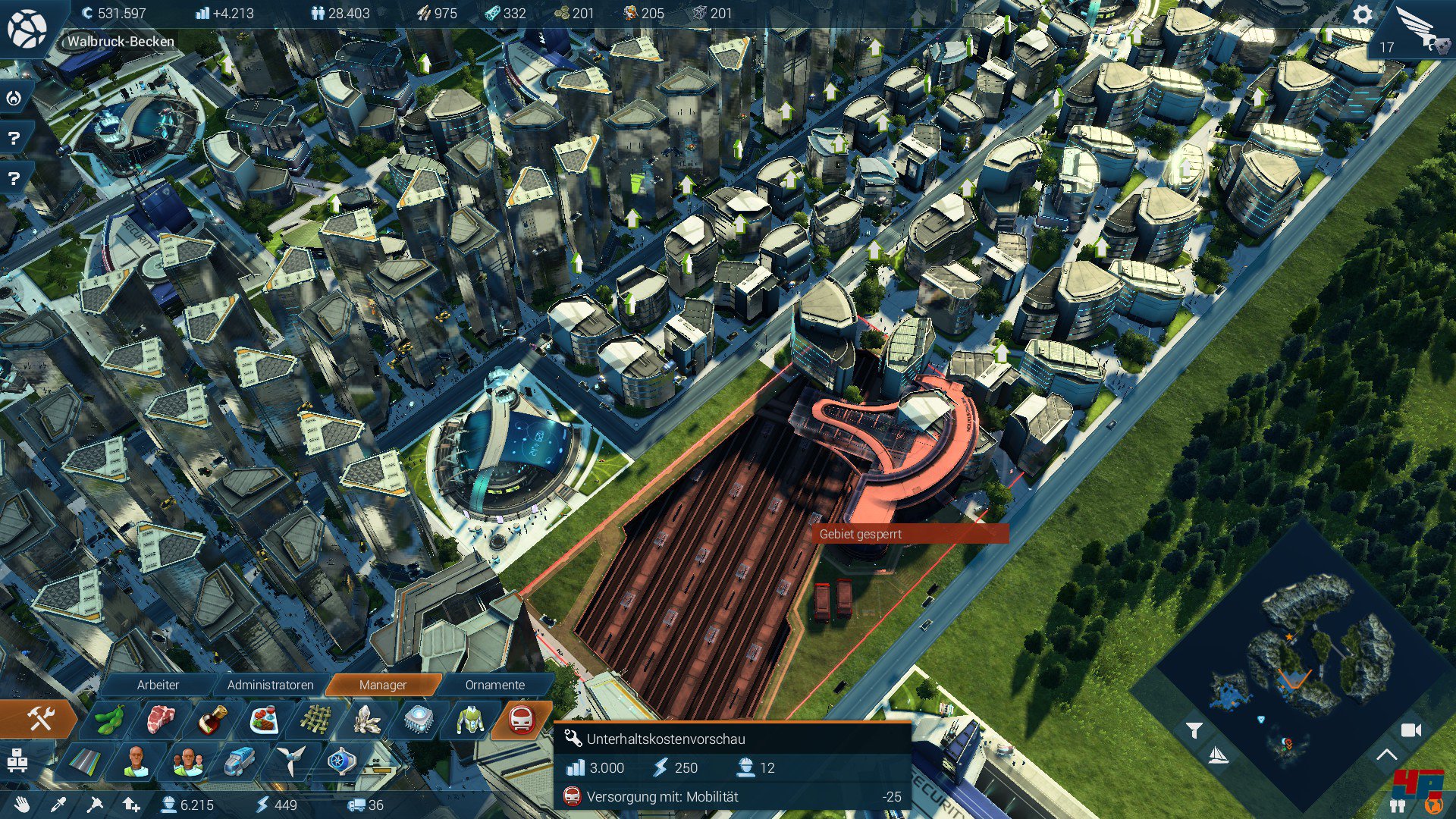The height and width of the screenshot is (819, 1456).
Task: Switch to the Arbeiter tab
Action: 158,685
